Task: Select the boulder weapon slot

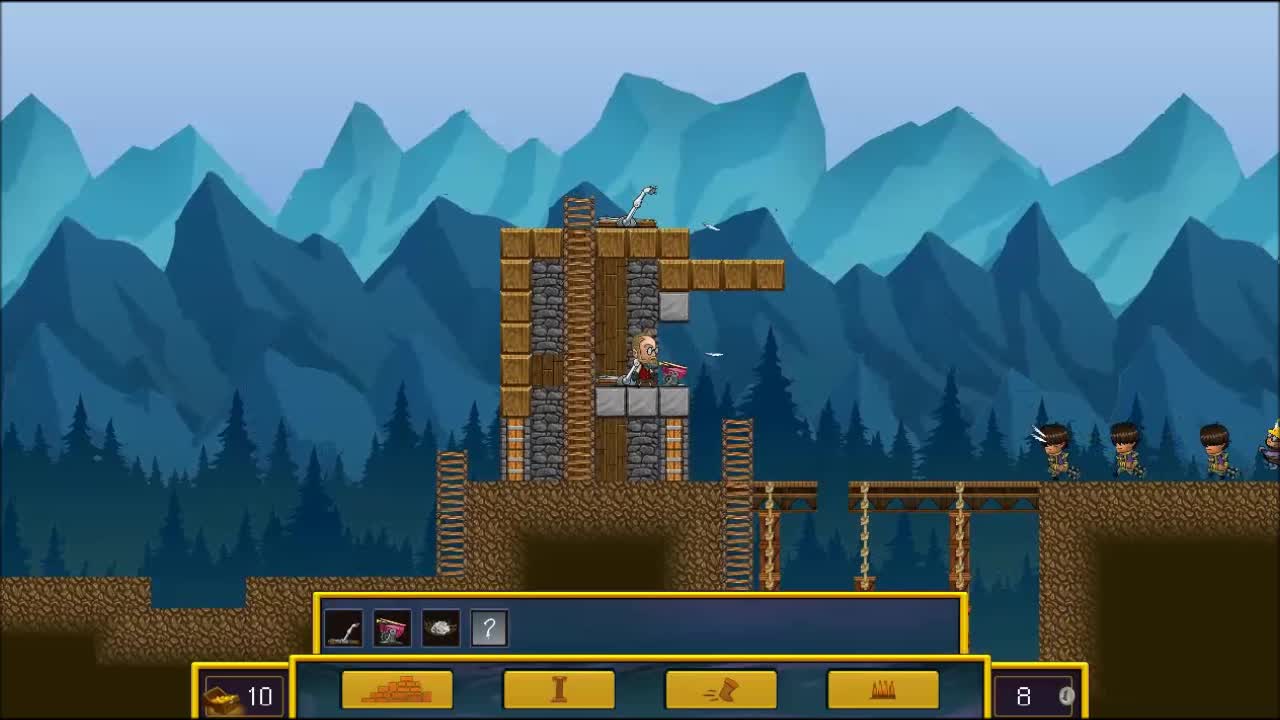Action: click(x=440, y=628)
